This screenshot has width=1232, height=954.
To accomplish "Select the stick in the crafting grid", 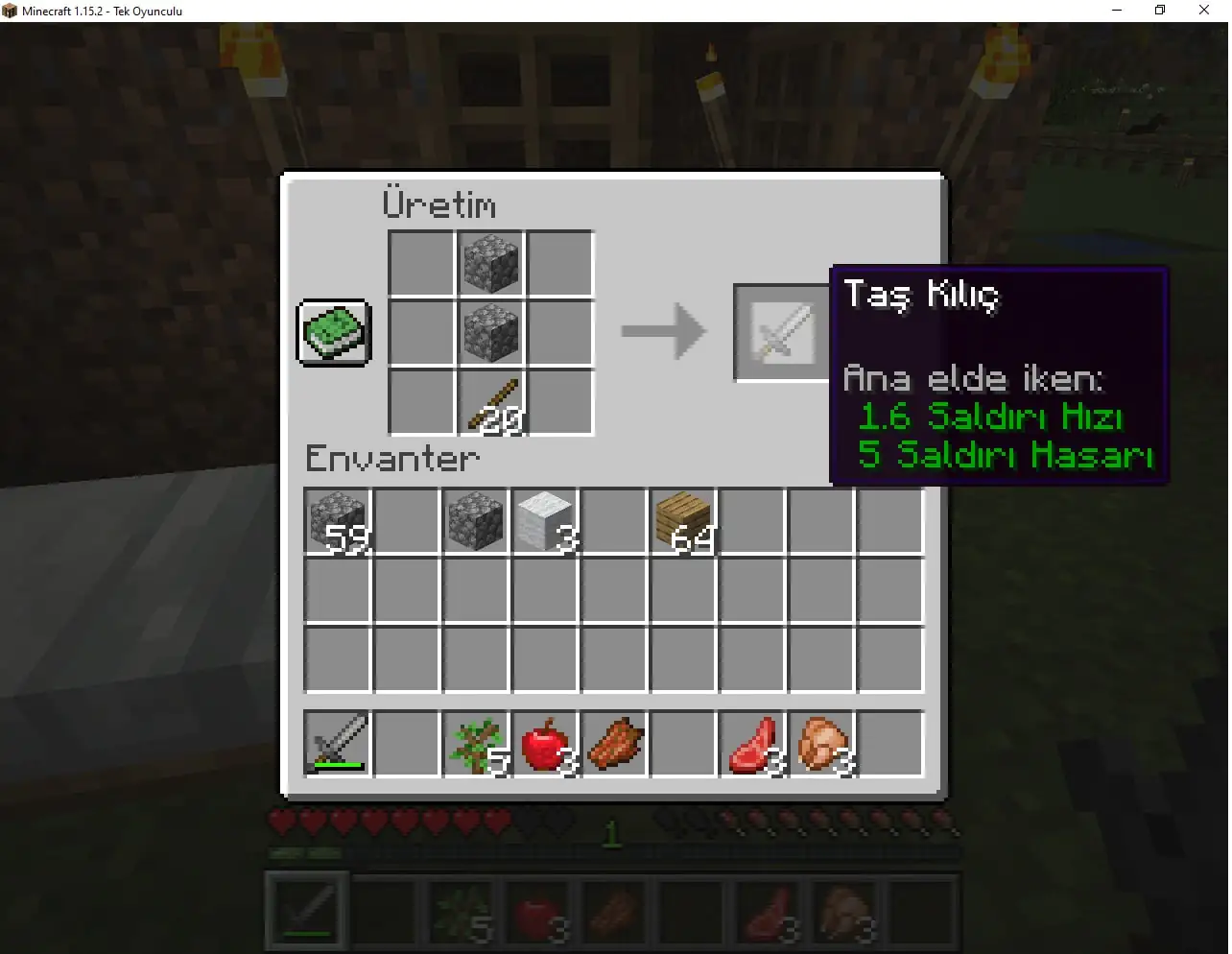I will (491, 401).
